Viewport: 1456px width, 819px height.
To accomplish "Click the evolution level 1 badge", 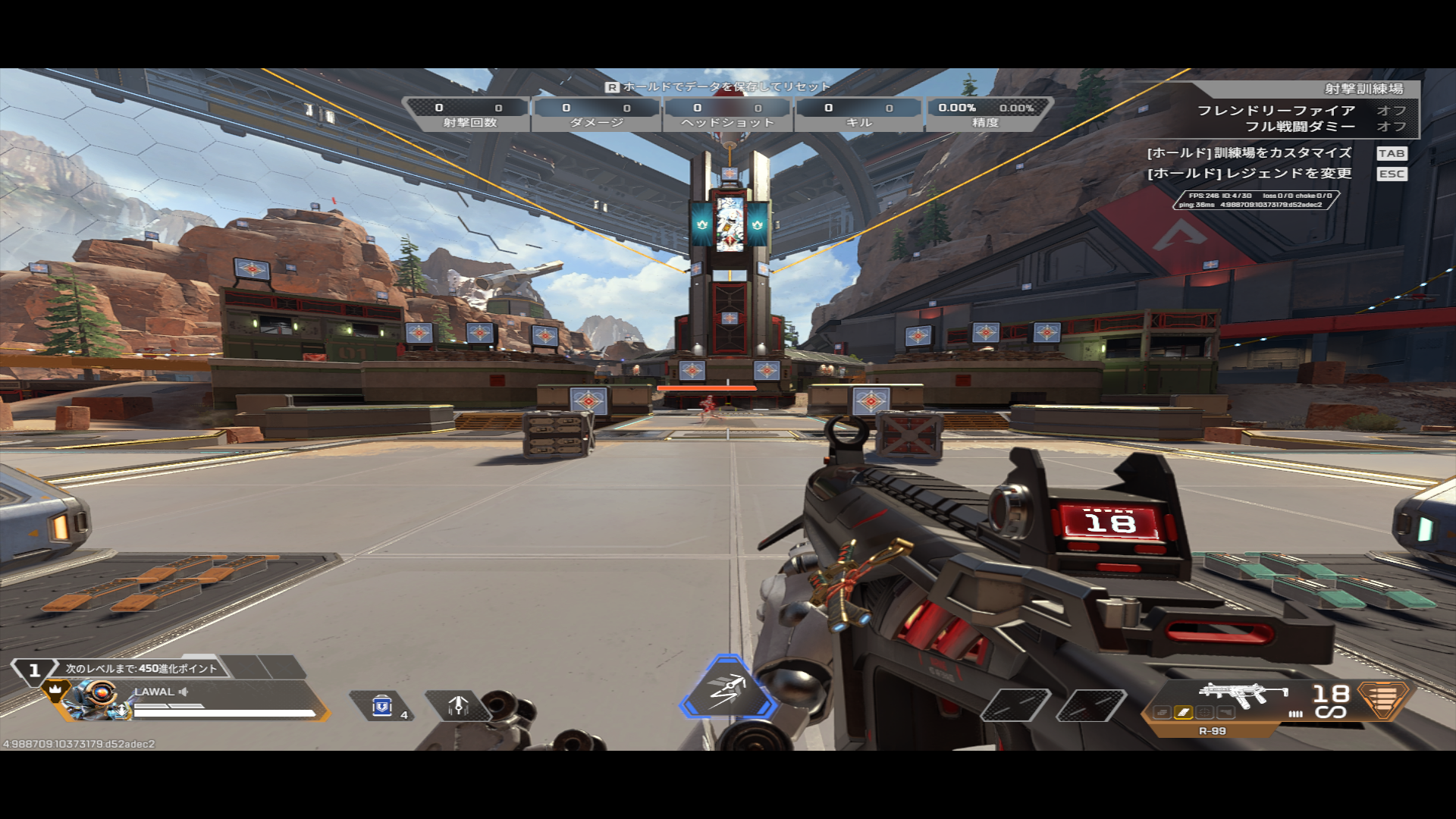I will [34, 670].
